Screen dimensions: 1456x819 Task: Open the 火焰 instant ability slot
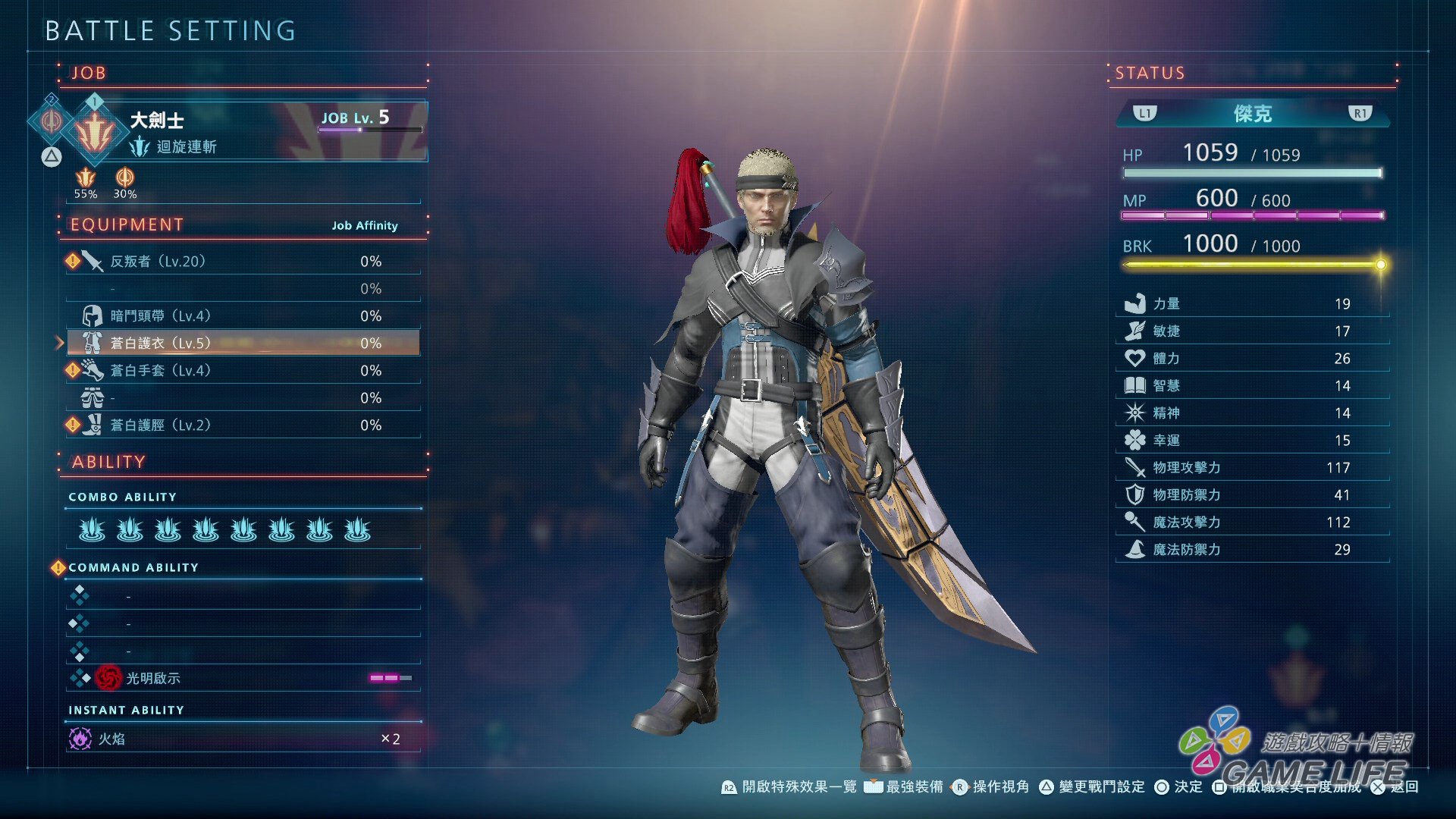tap(243, 739)
